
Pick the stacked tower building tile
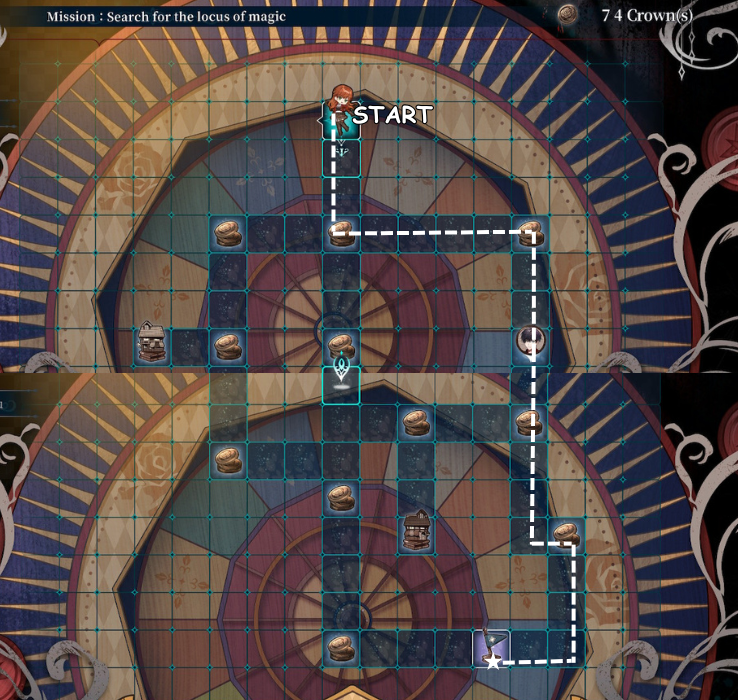click(416, 530)
